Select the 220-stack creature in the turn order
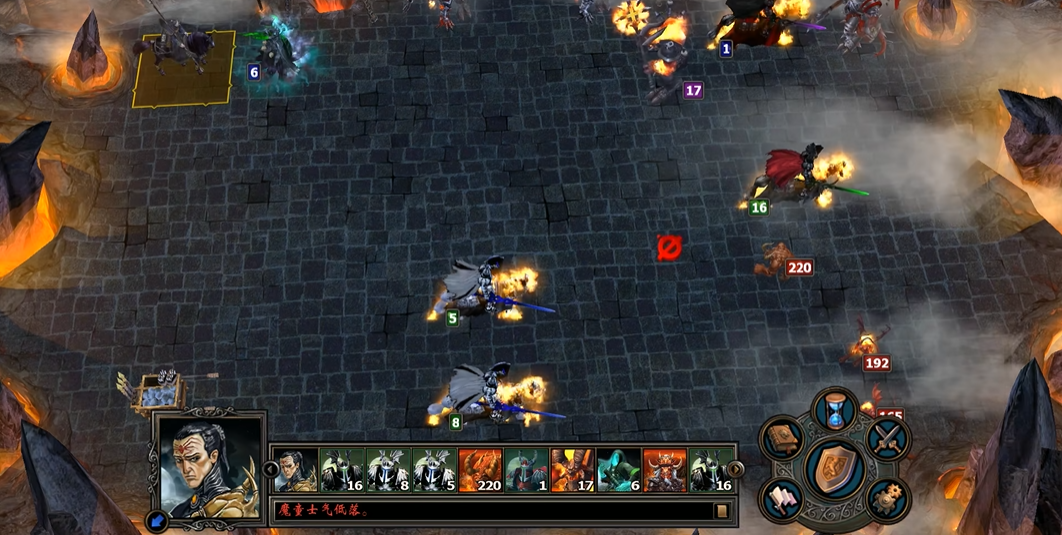Image resolution: width=1062 pixels, height=535 pixels. [480, 469]
